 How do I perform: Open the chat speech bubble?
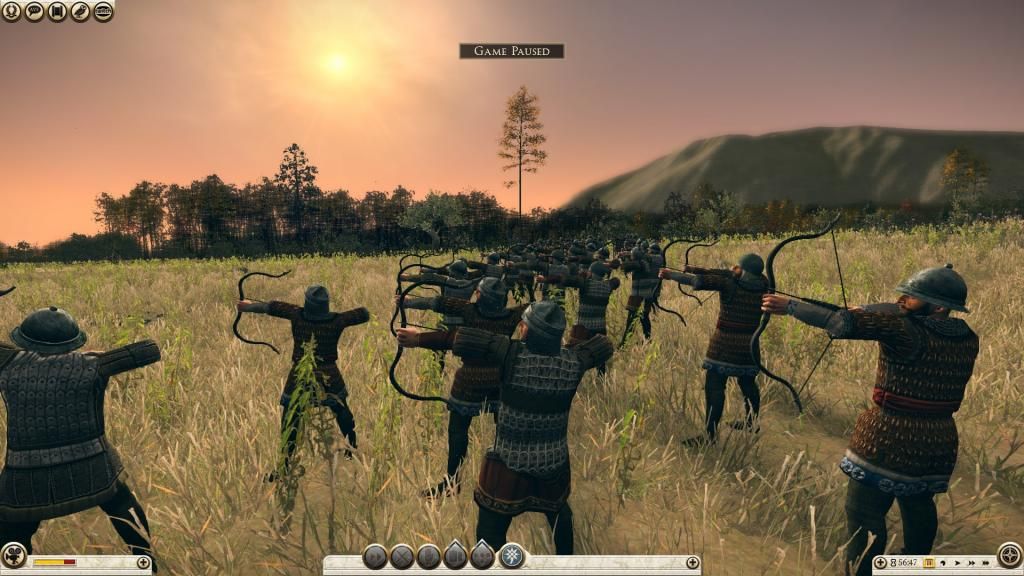point(34,12)
